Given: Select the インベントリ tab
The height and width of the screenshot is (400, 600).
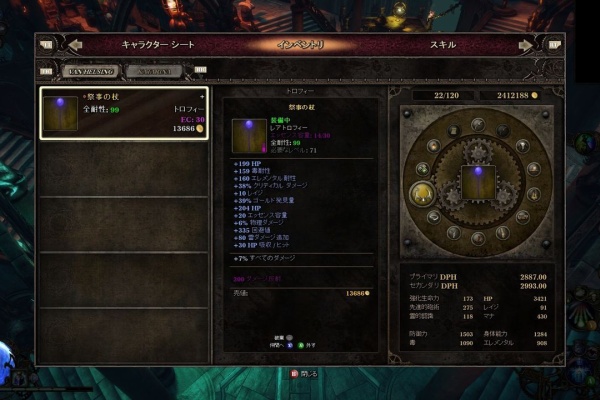Looking at the screenshot, I should (298, 45).
